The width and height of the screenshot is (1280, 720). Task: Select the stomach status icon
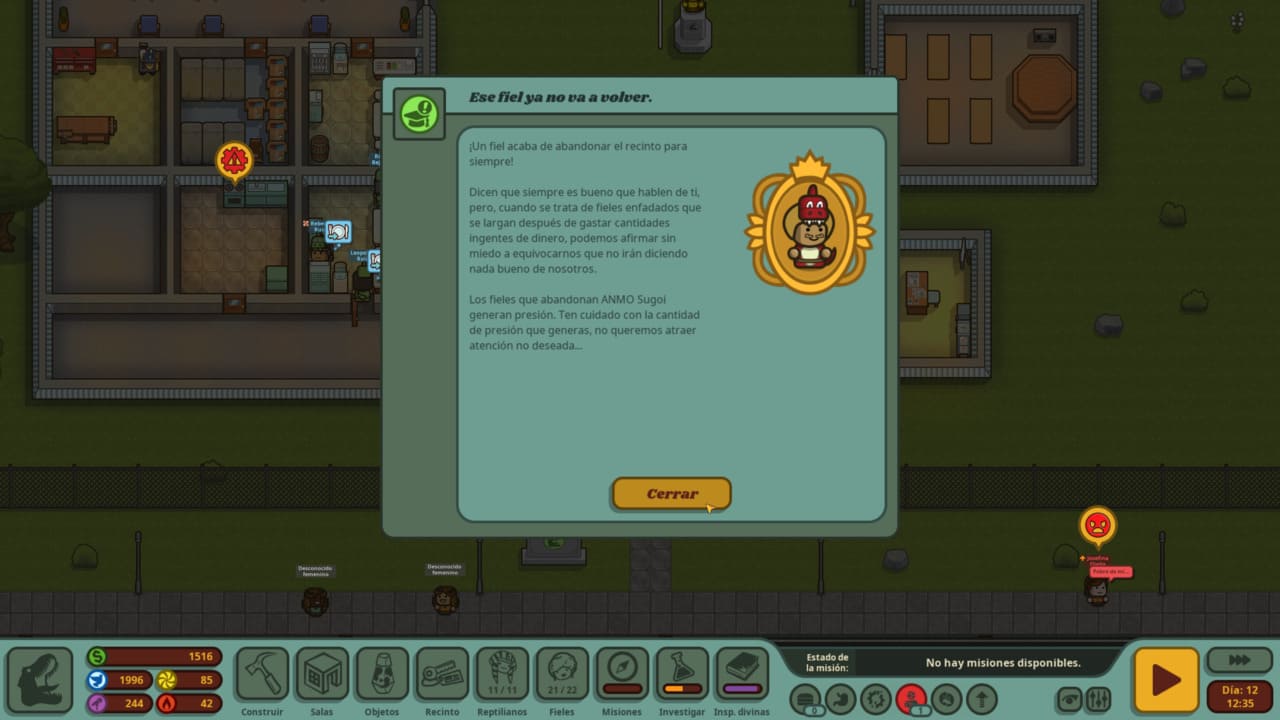point(841,698)
